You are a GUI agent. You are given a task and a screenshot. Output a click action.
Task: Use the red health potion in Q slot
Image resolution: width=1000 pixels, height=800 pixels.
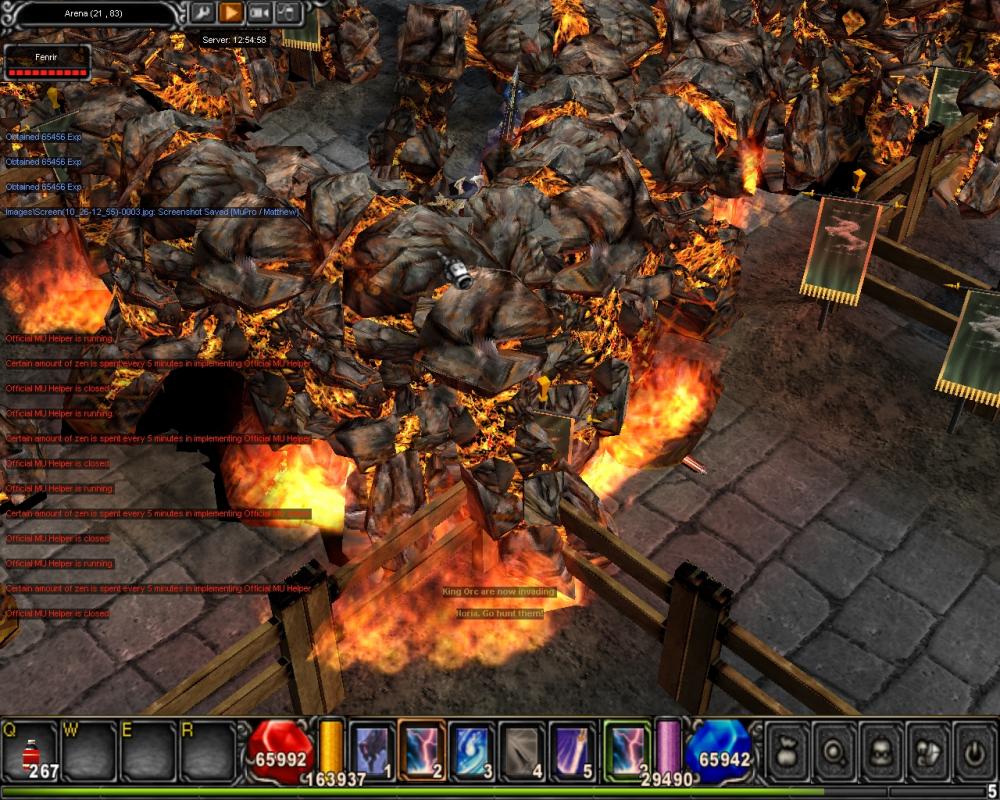pos(30,750)
